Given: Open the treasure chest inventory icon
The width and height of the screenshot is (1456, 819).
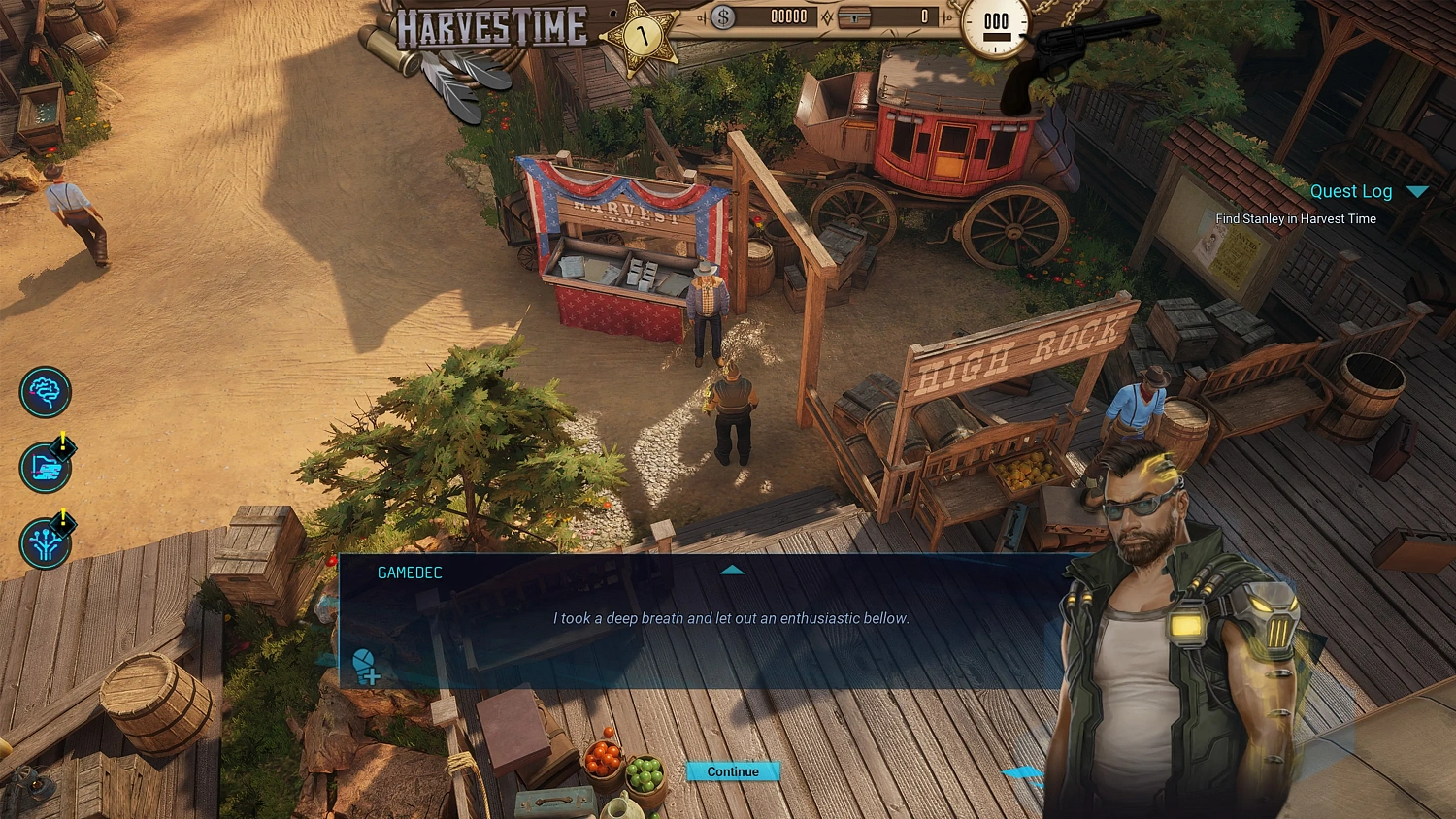Looking at the screenshot, I should [x=854, y=17].
